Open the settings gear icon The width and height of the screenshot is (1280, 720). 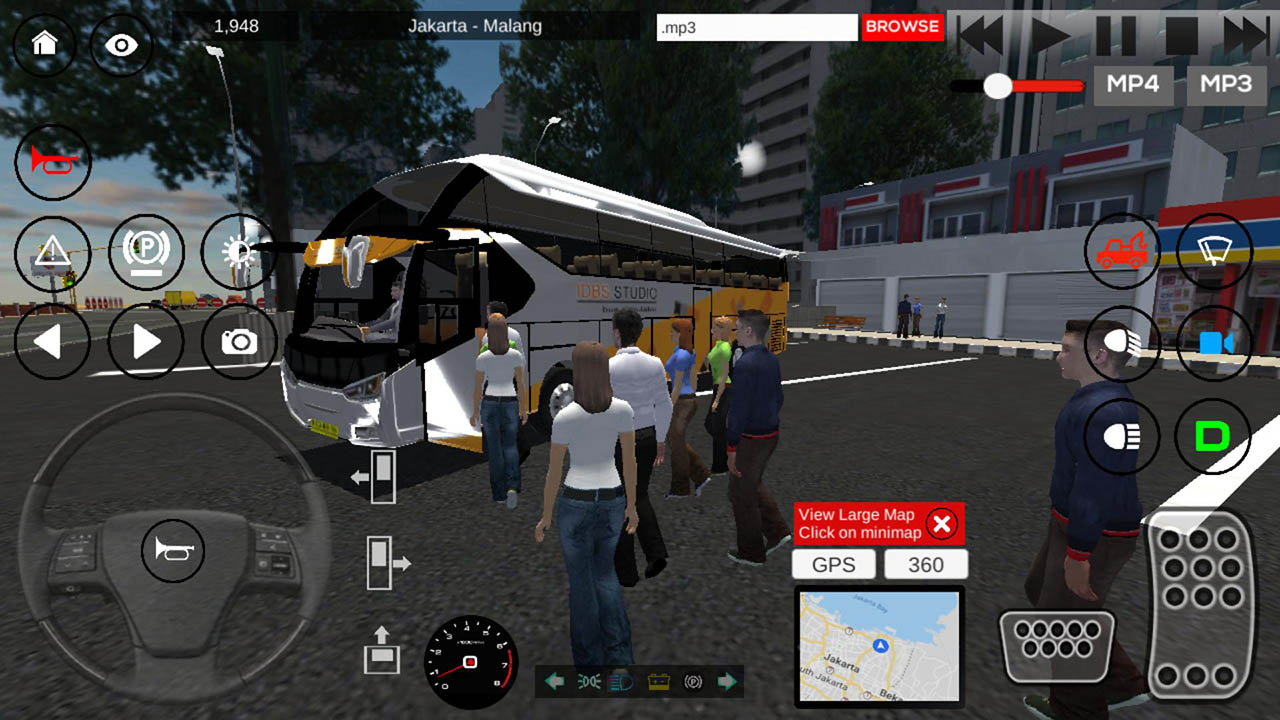pos(238,252)
